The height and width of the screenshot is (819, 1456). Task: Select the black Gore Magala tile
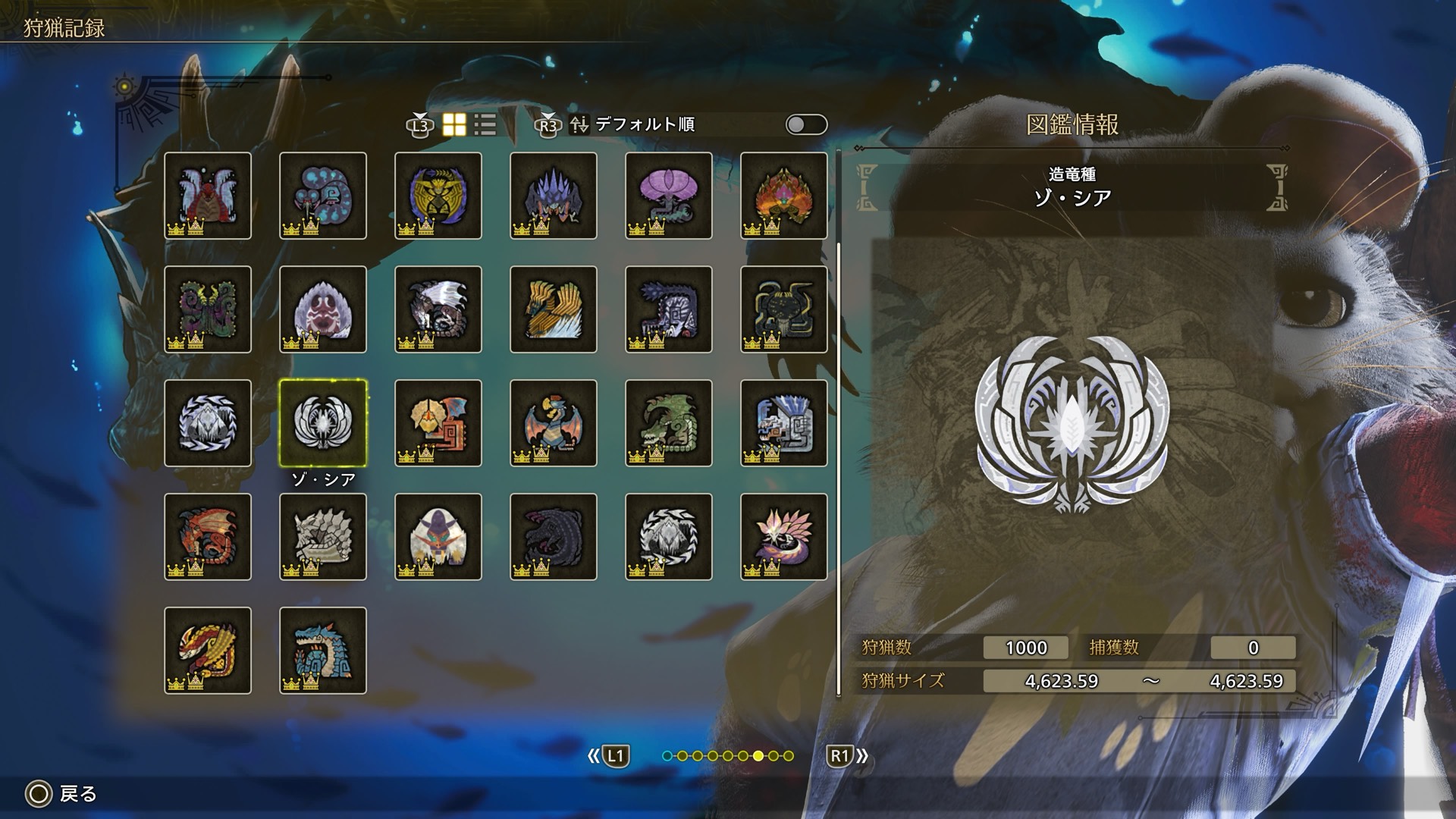click(x=554, y=537)
